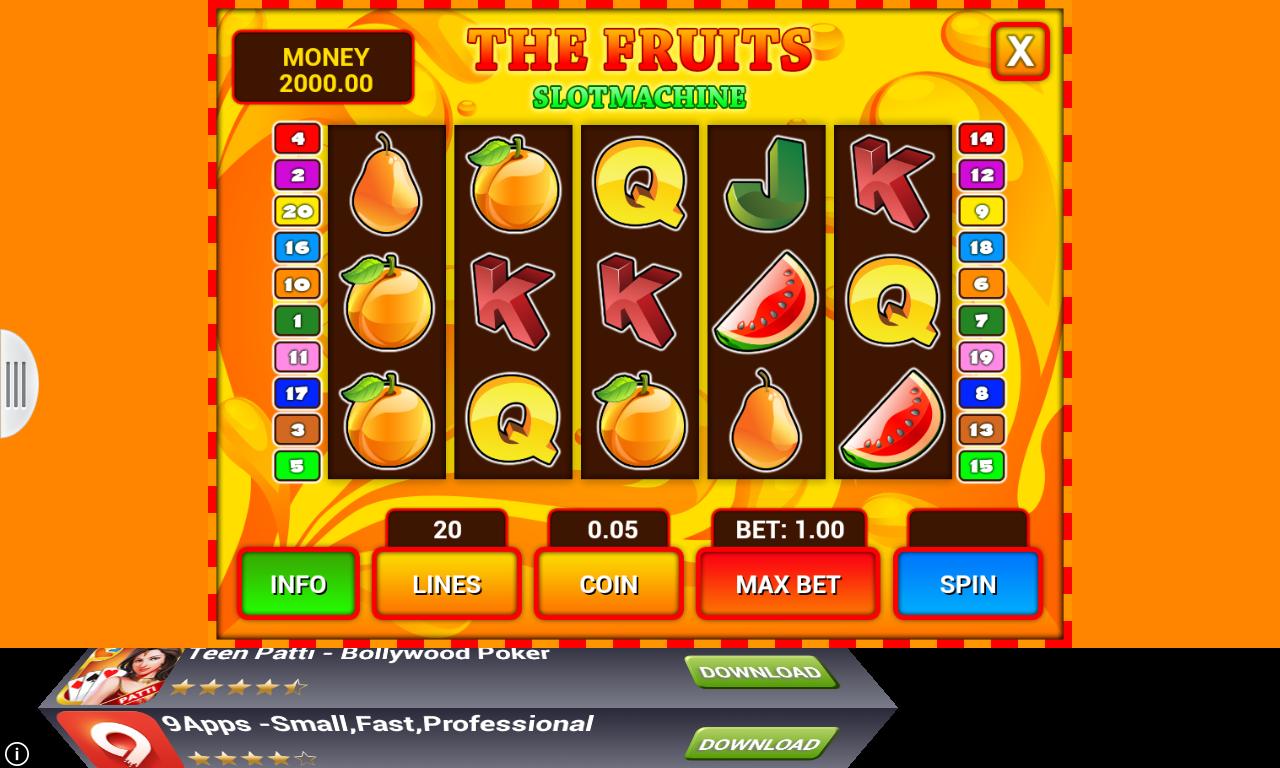This screenshot has width=1280, height=768.
Task: Select payline number 4 on the left
Action: 296,138
